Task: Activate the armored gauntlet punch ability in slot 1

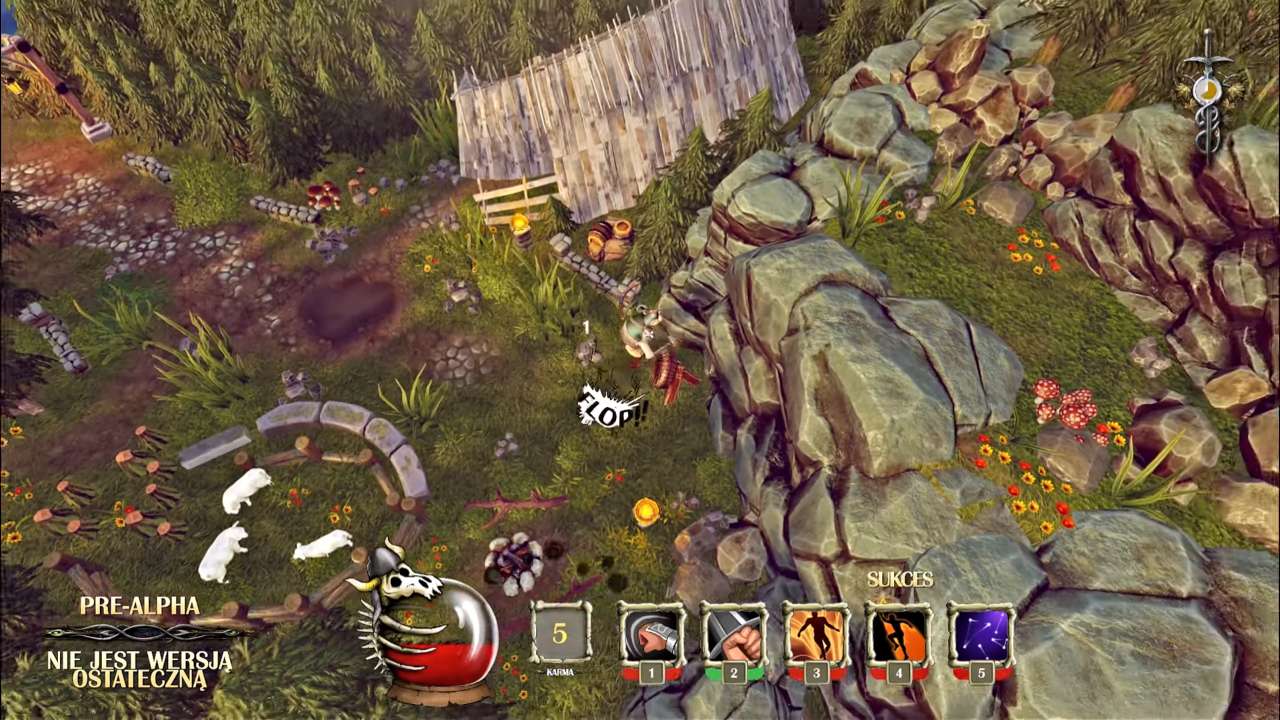Action: point(651,636)
